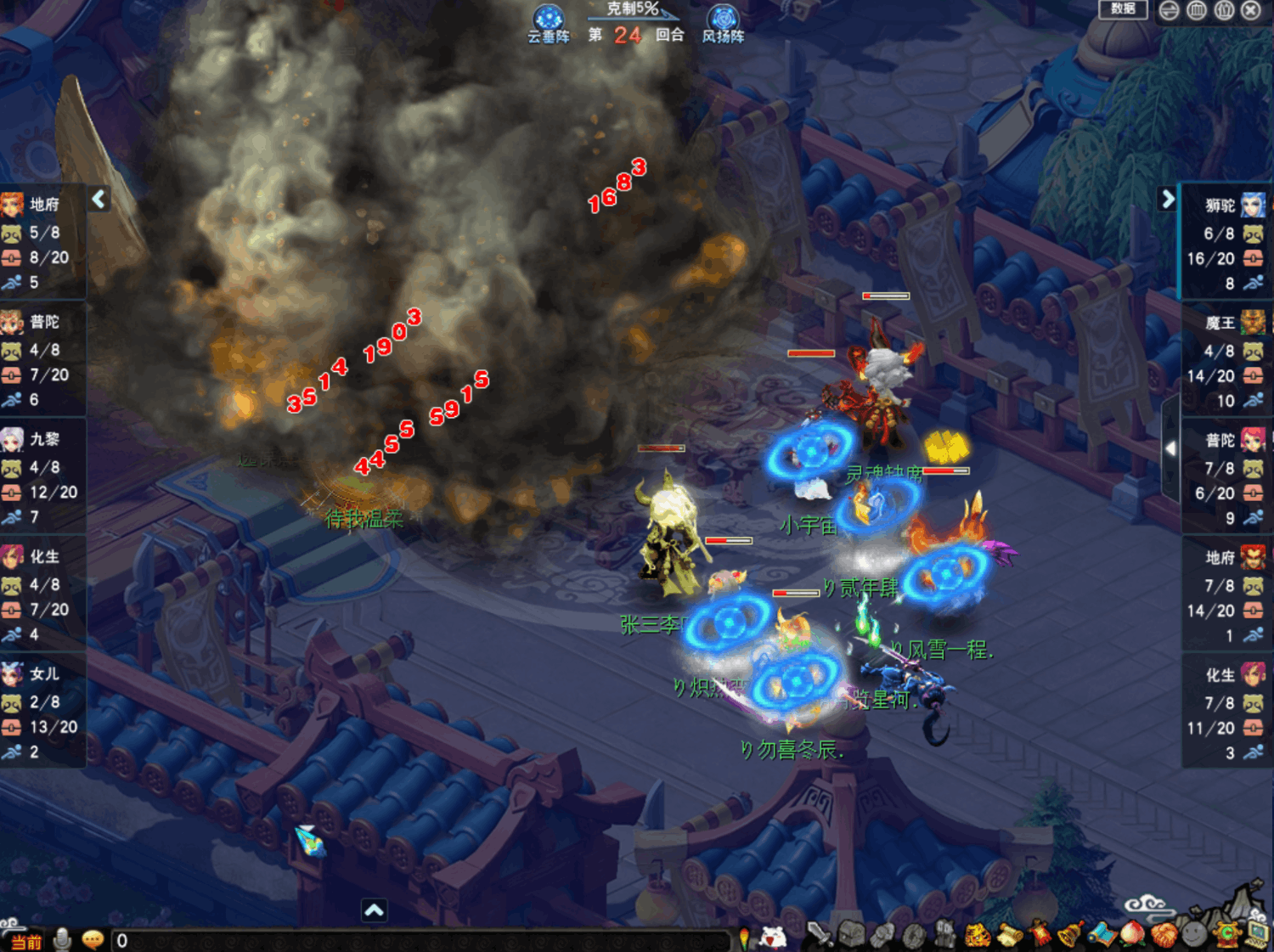This screenshot has height=952, width=1274.
Task: Expand the right team panel arrow
Action: pos(1168,199)
